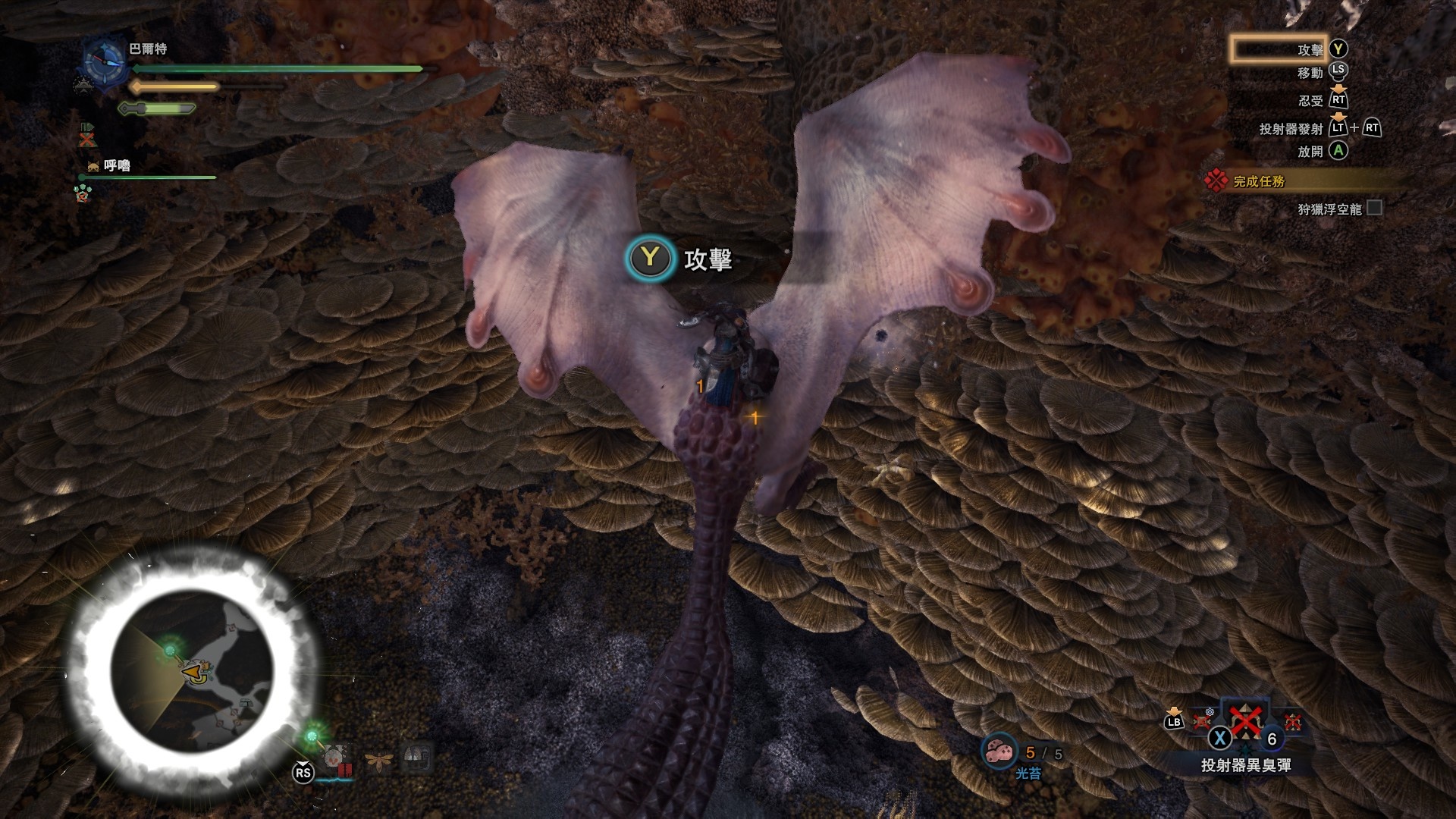Click the golden scoutfly insect icon
Image resolution: width=1456 pixels, height=819 pixels.
(x=377, y=759)
